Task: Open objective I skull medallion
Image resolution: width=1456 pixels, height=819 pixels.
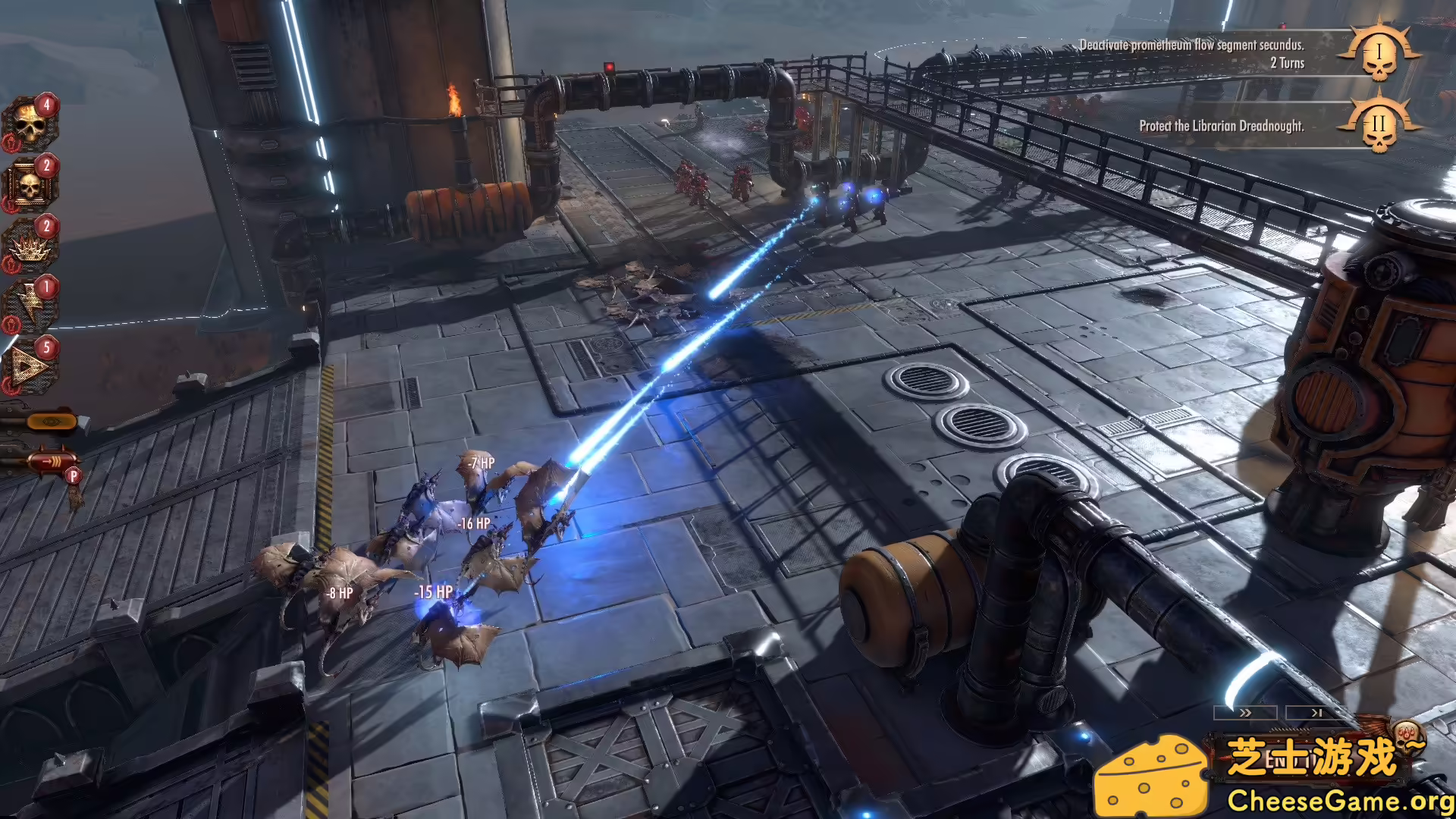Action: pyautogui.click(x=1379, y=54)
